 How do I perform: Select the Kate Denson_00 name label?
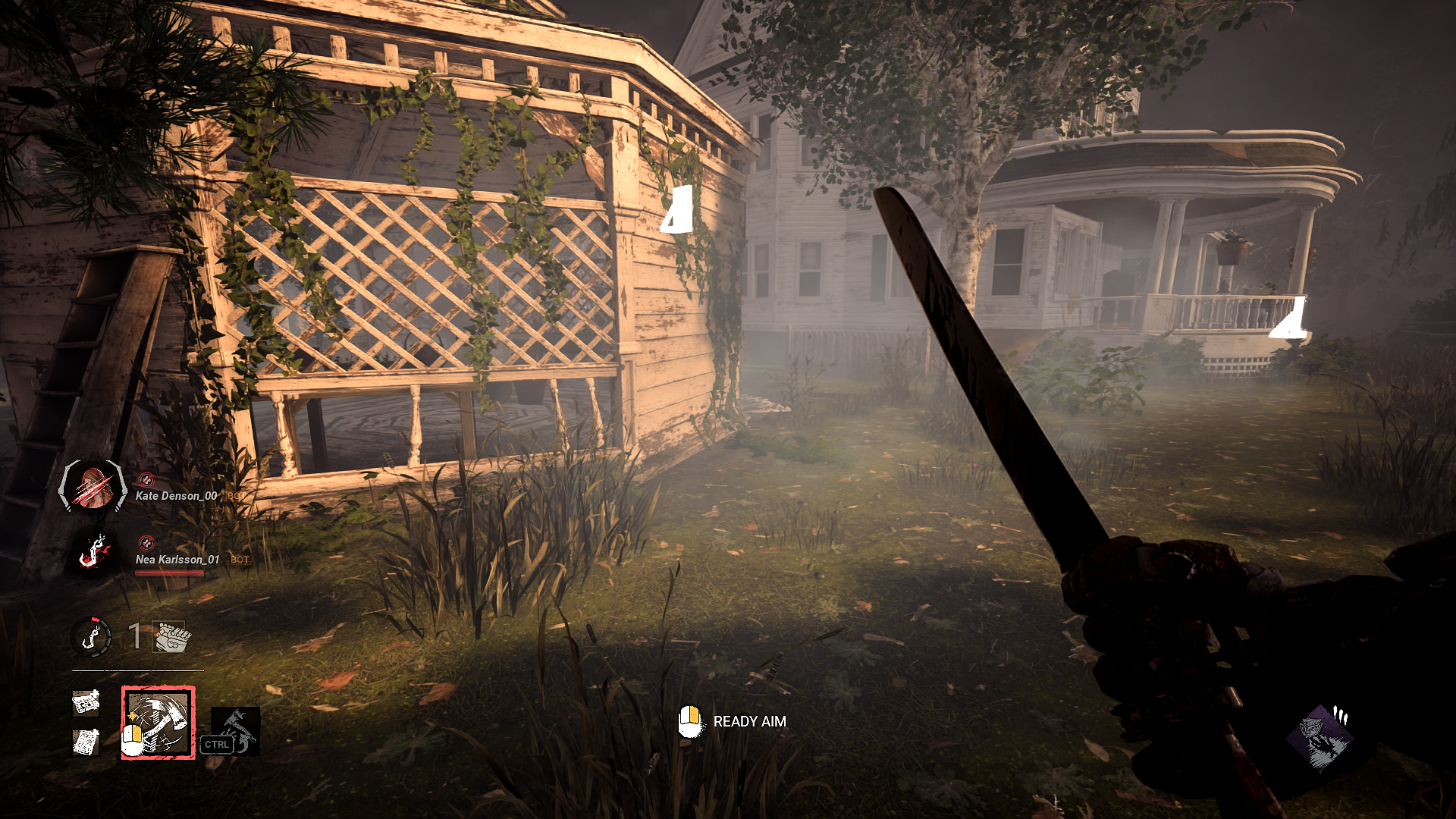[x=177, y=497]
